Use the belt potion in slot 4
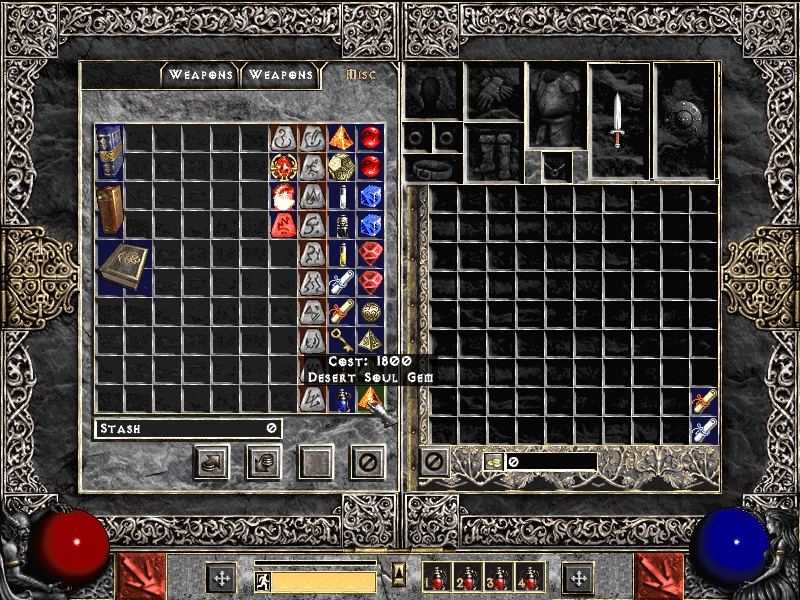800x600 pixels. (528, 578)
